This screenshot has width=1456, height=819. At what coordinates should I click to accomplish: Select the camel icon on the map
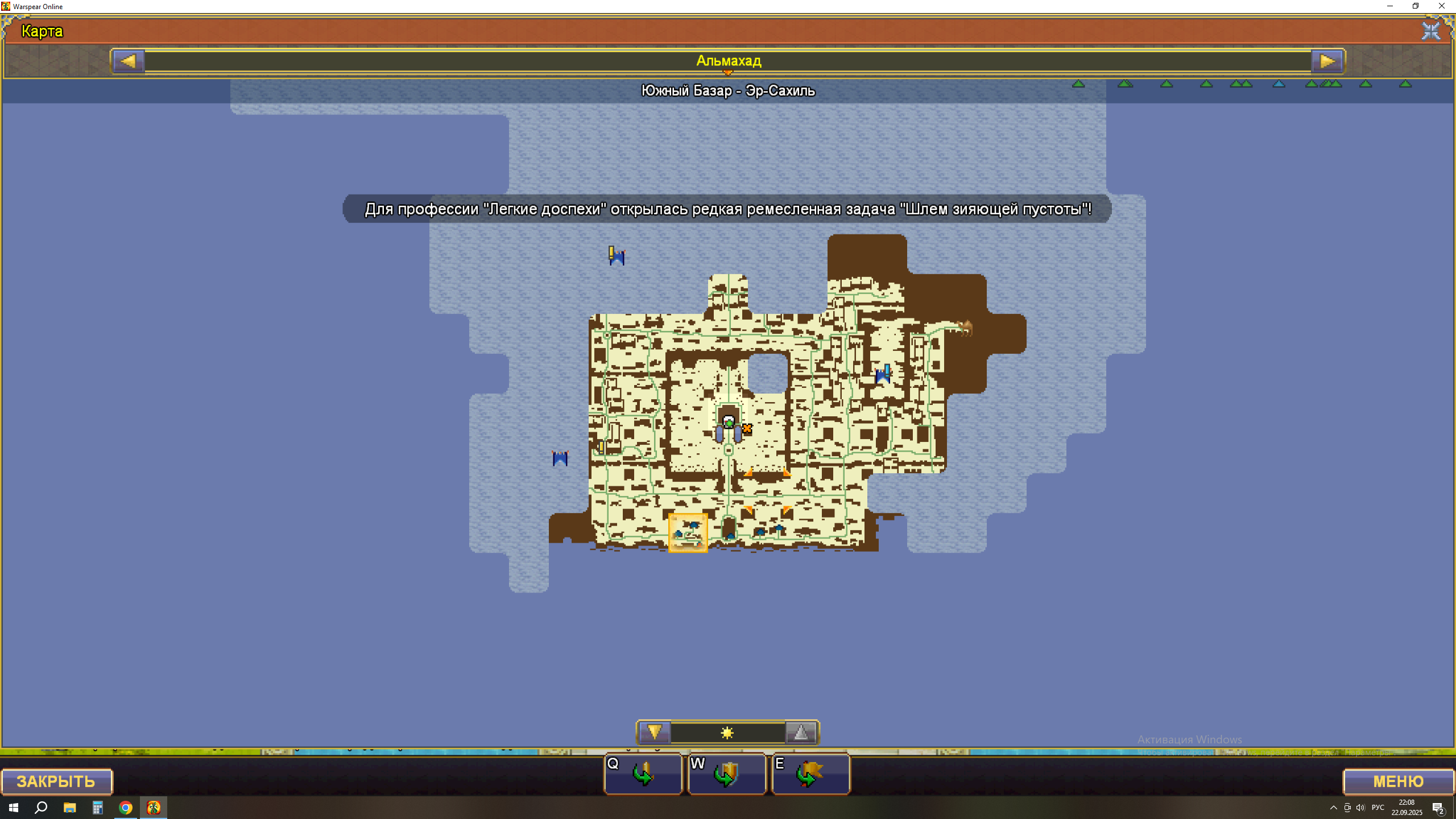(x=965, y=328)
